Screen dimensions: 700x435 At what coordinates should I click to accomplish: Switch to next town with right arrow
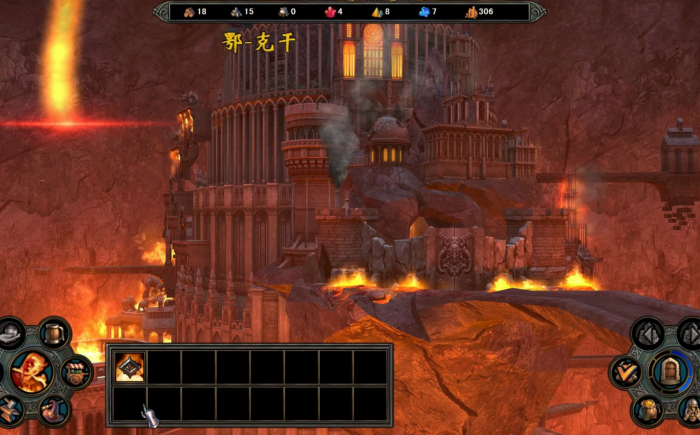[x=690, y=334]
